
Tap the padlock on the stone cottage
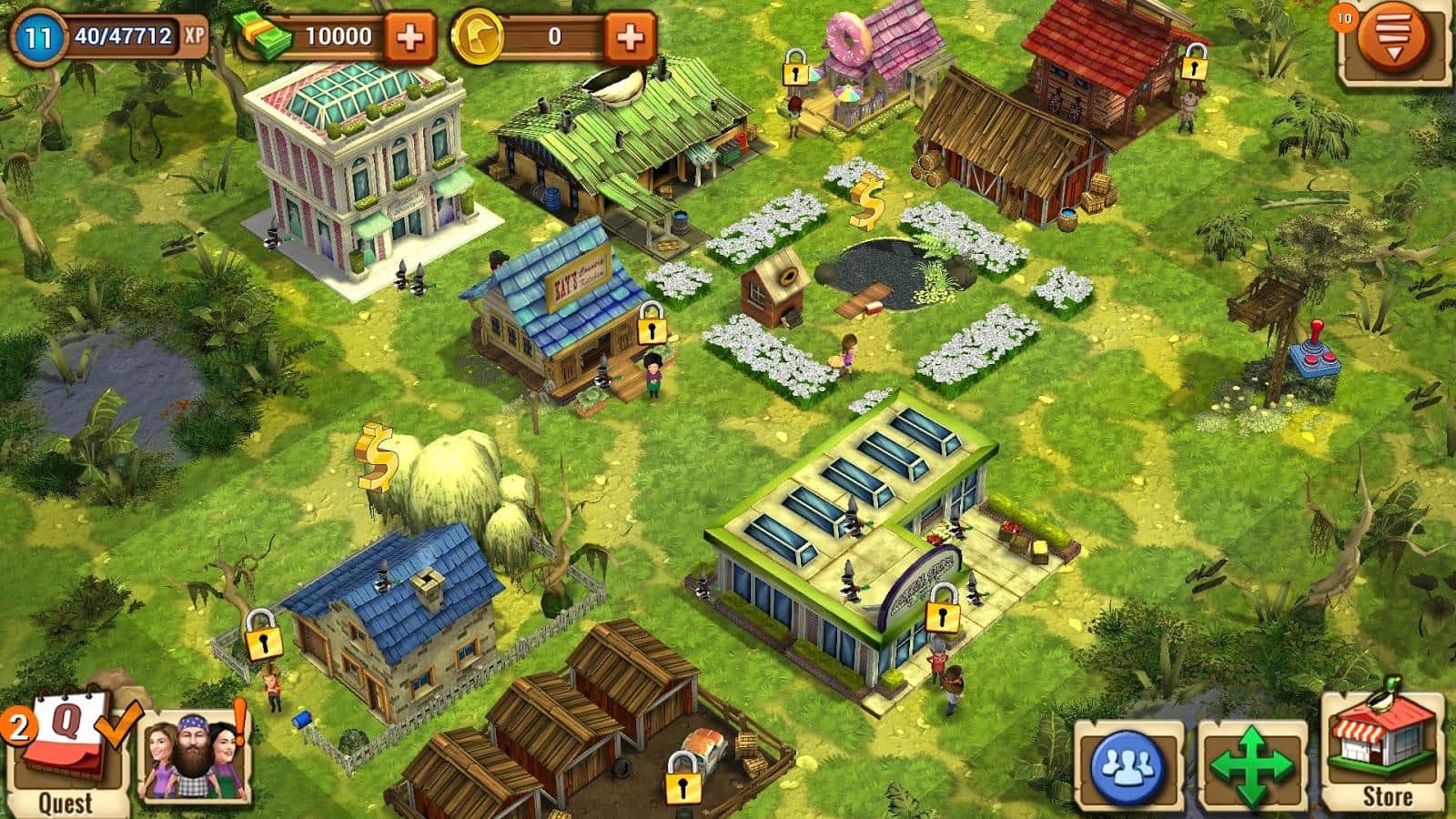264,635
